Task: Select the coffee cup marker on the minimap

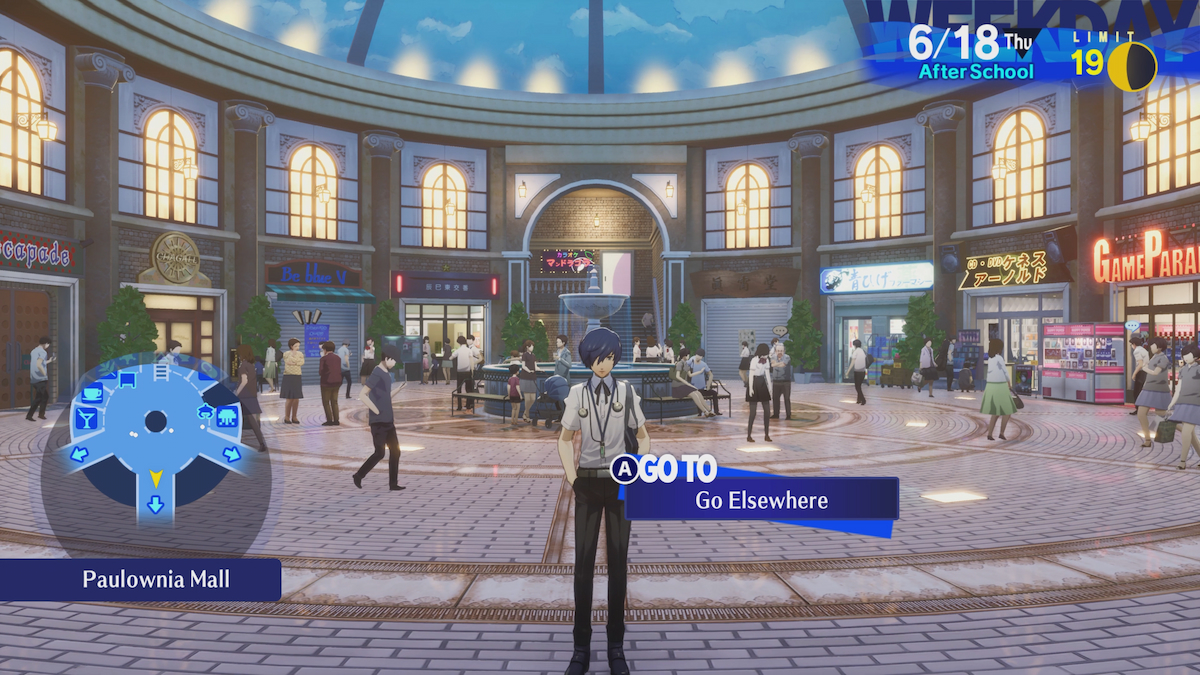Action: coord(92,392)
